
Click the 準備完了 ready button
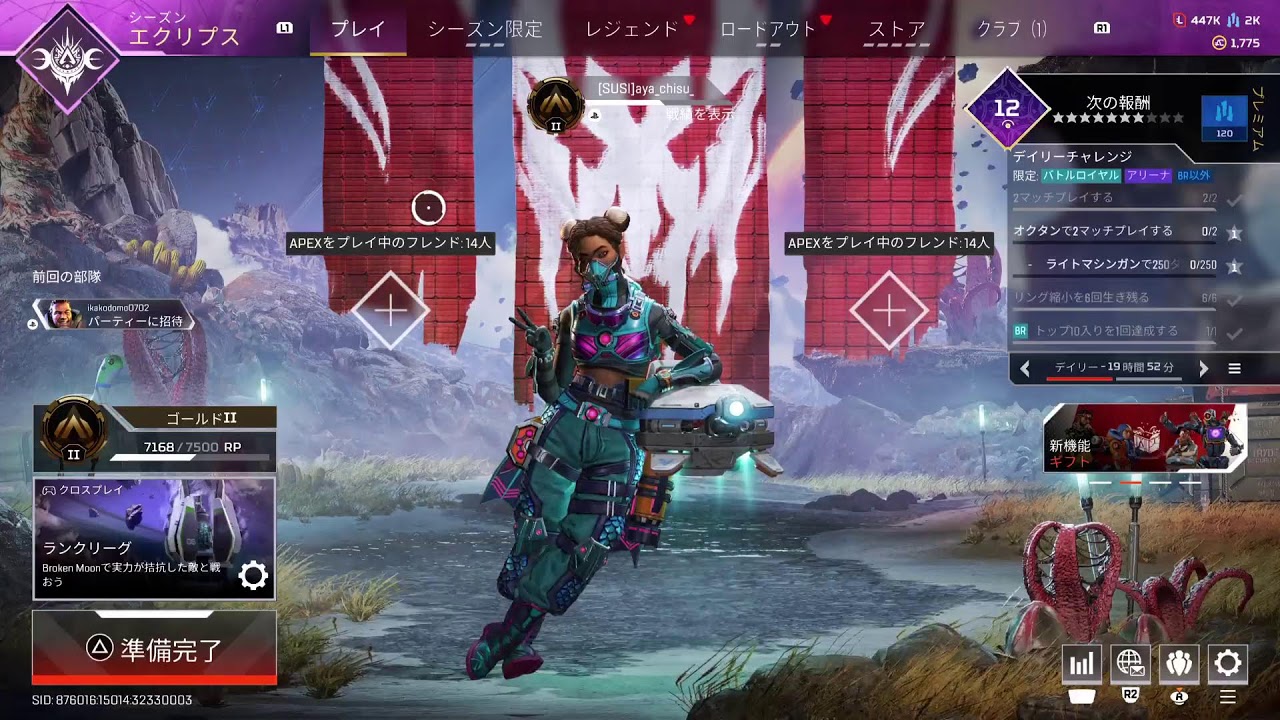(x=154, y=649)
